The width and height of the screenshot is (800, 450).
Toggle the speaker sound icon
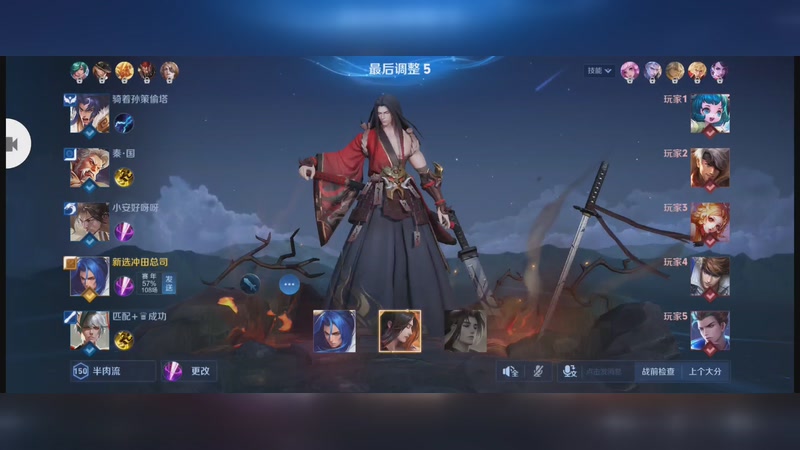click(x=510, y=371)
